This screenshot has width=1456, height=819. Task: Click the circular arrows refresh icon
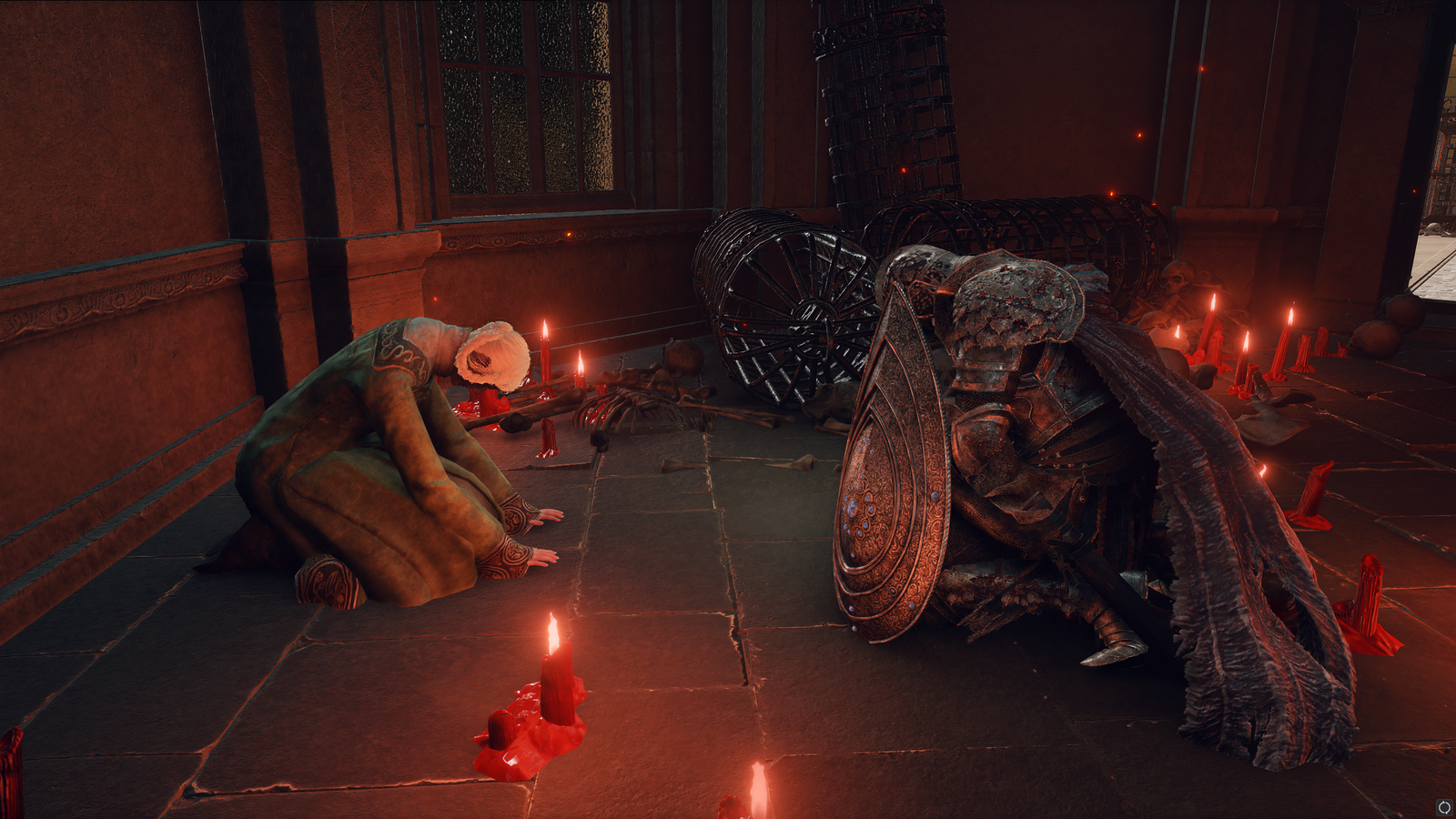(x=1443, y=807)
